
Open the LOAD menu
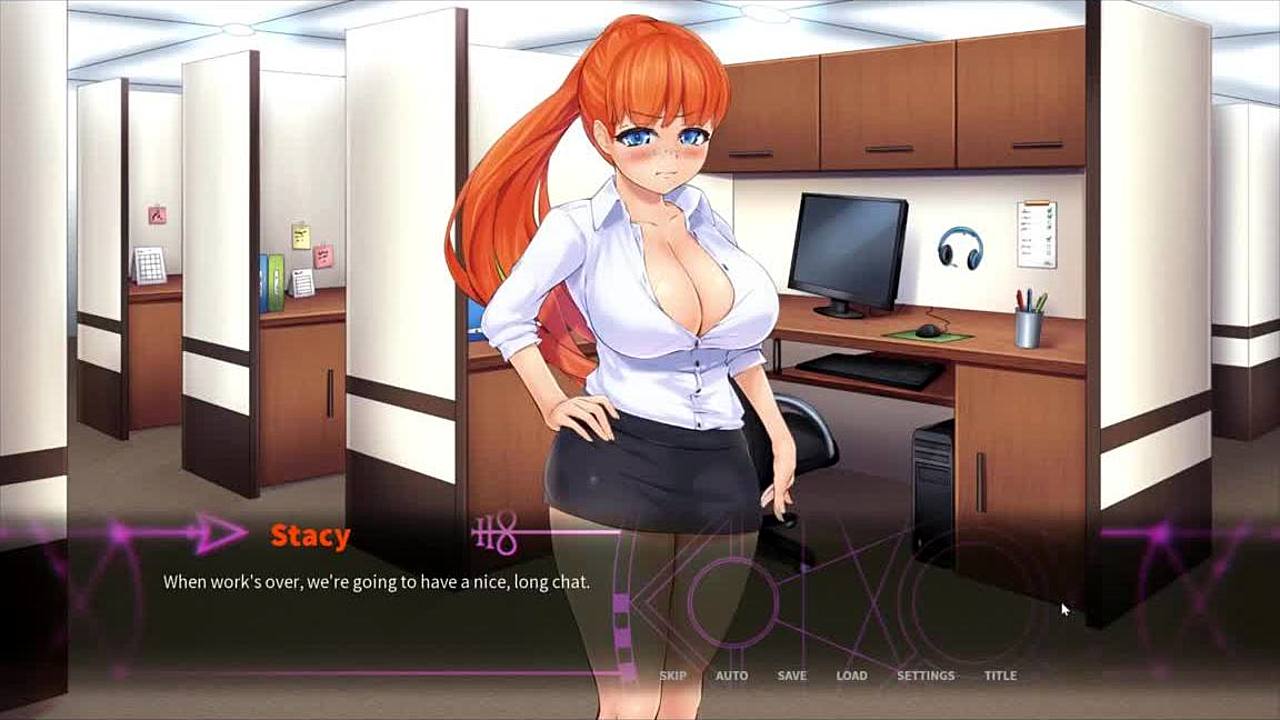tap(851, 675)
